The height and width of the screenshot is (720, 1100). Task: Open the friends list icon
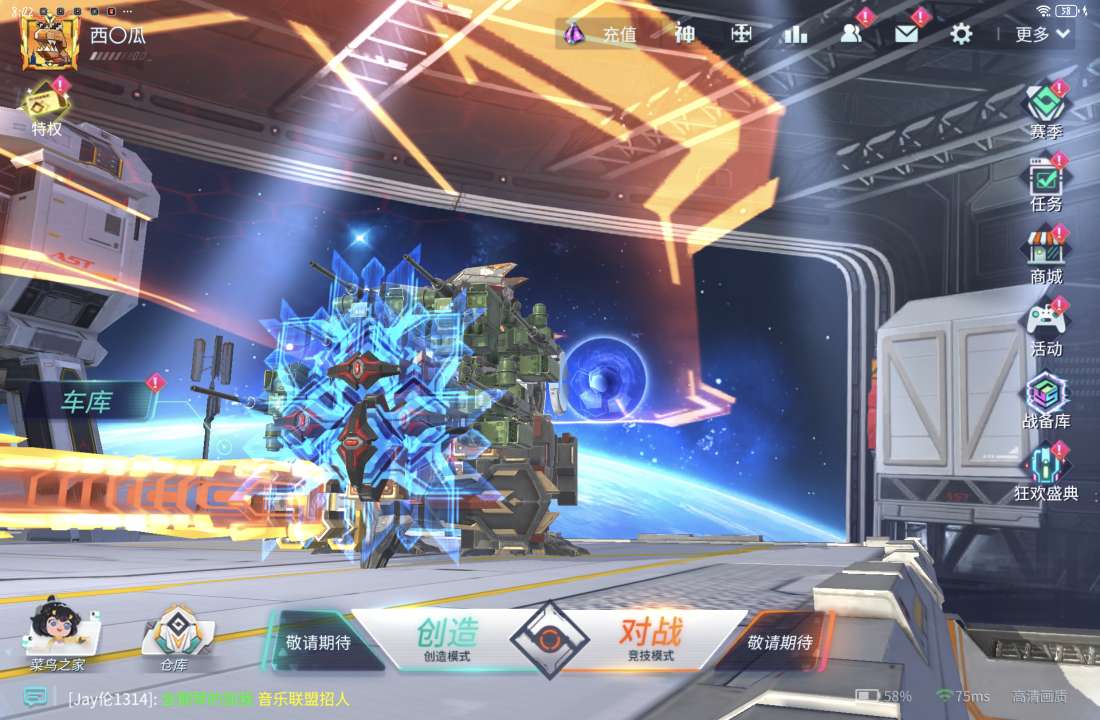click(851, 34)
